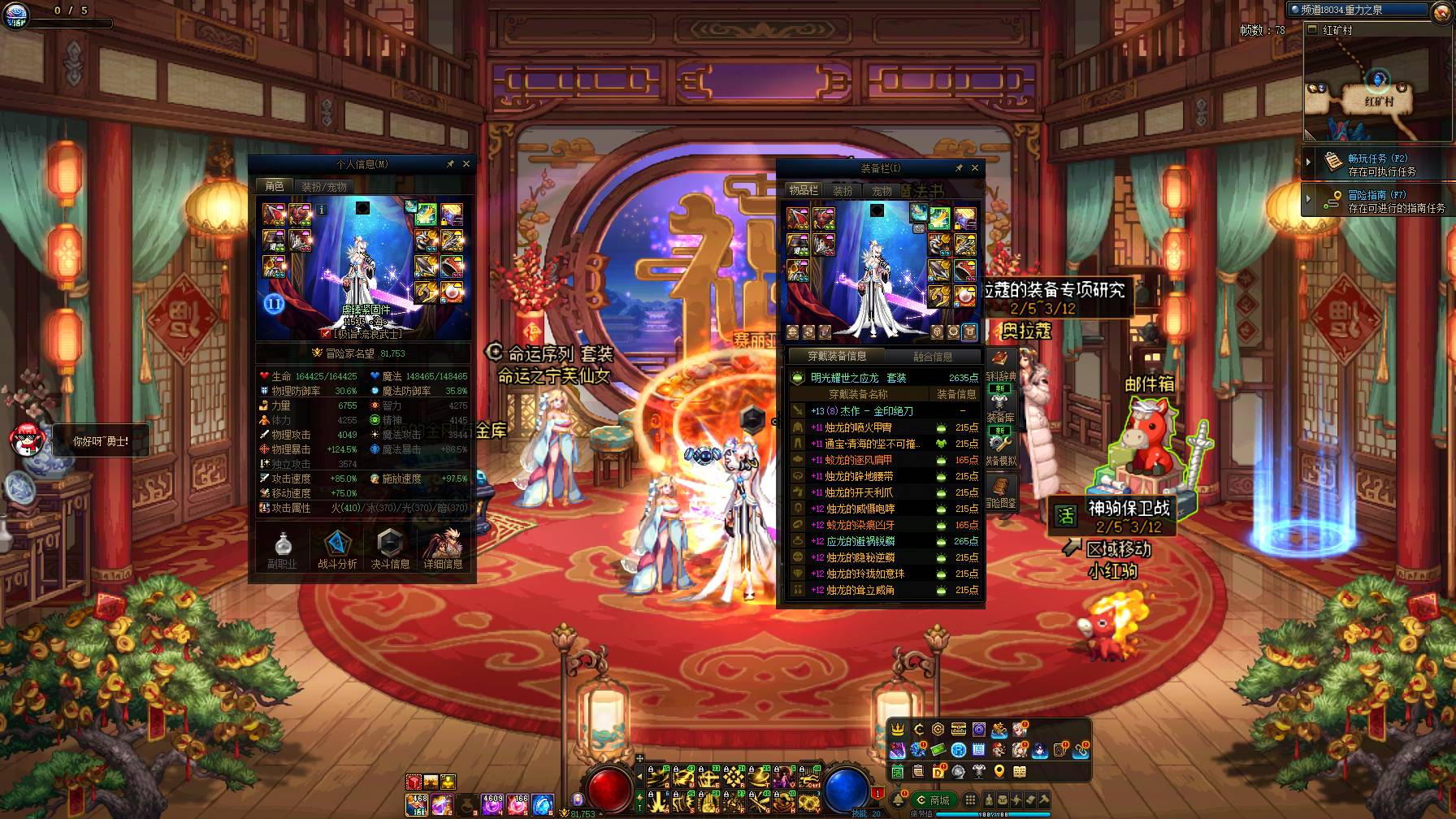Open the 副职业 sub-profession panel
The width and height of the screenshot is (1456, 819).
282,549
